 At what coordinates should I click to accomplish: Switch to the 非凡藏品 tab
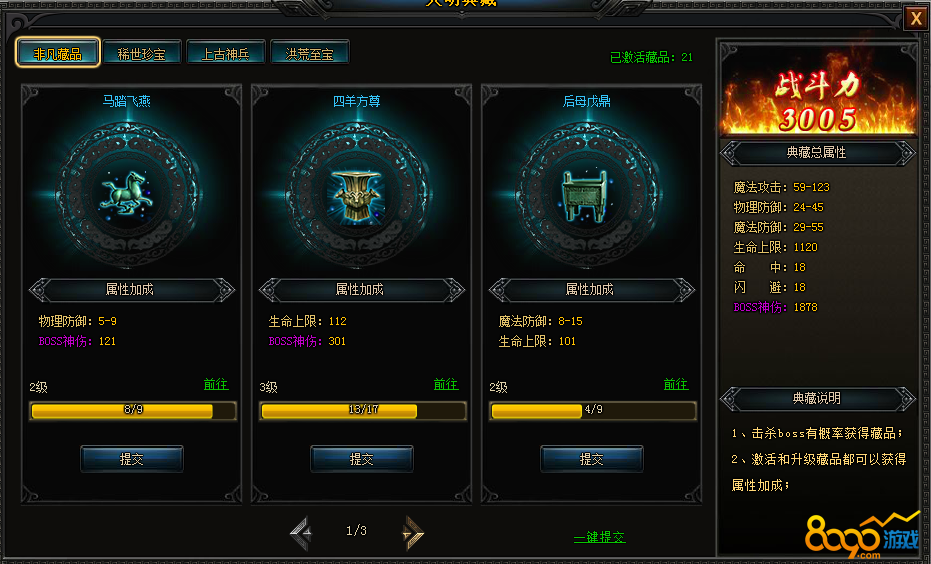tap(58, 53)
